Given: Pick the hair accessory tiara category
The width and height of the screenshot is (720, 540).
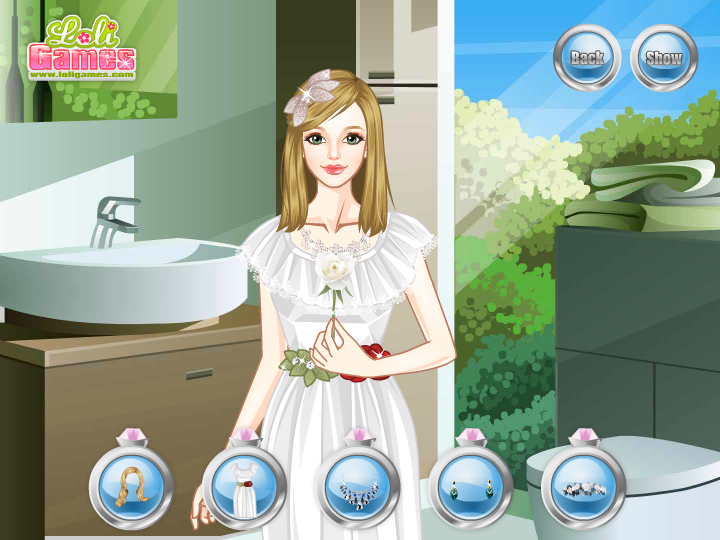Looking at the screenshot, I should (583, 487).
